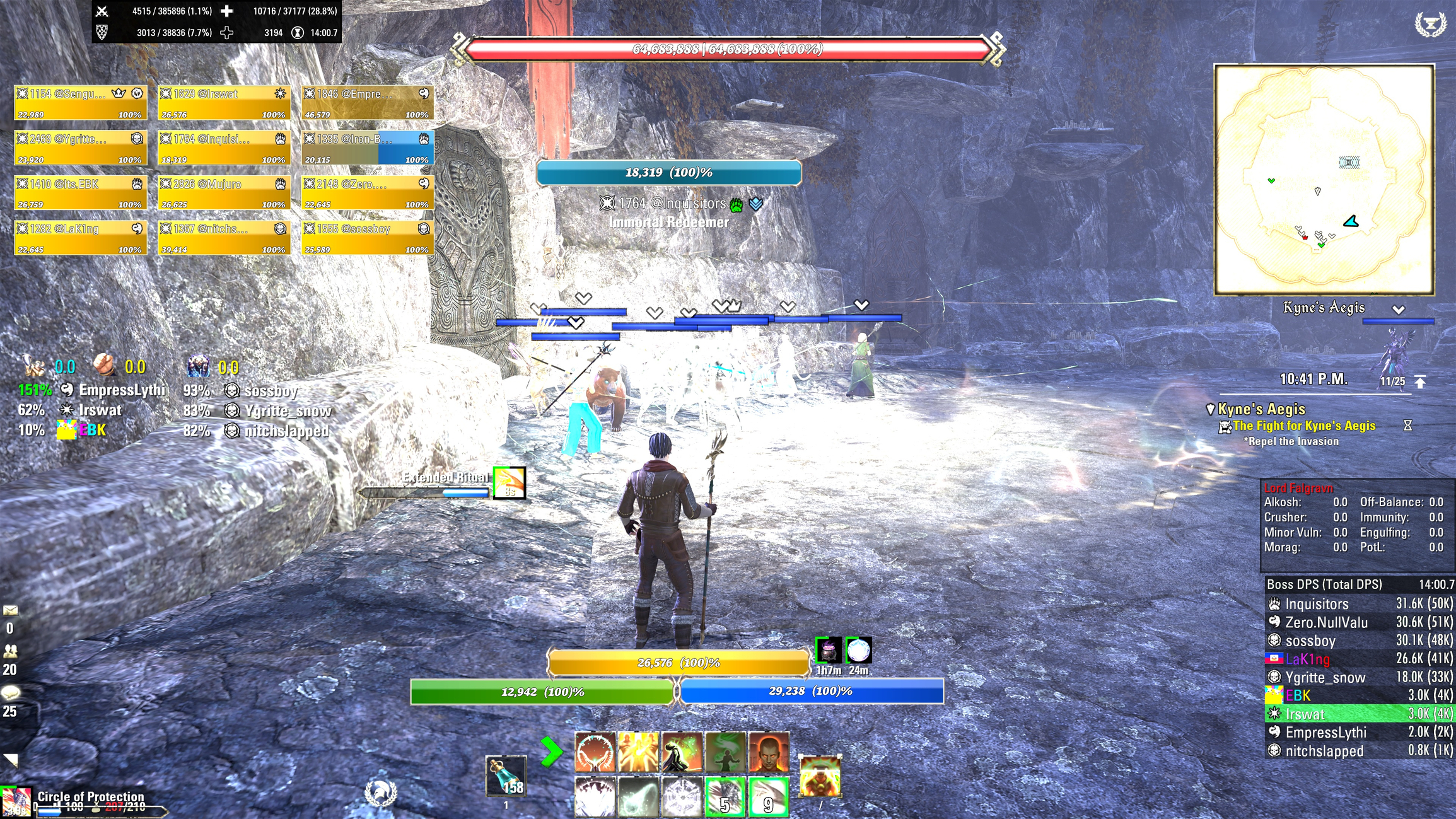The height and width of the screenshot is (819, 1456).
Task: Click the group members icon showing 20
Action: click(x=10, y=651)
